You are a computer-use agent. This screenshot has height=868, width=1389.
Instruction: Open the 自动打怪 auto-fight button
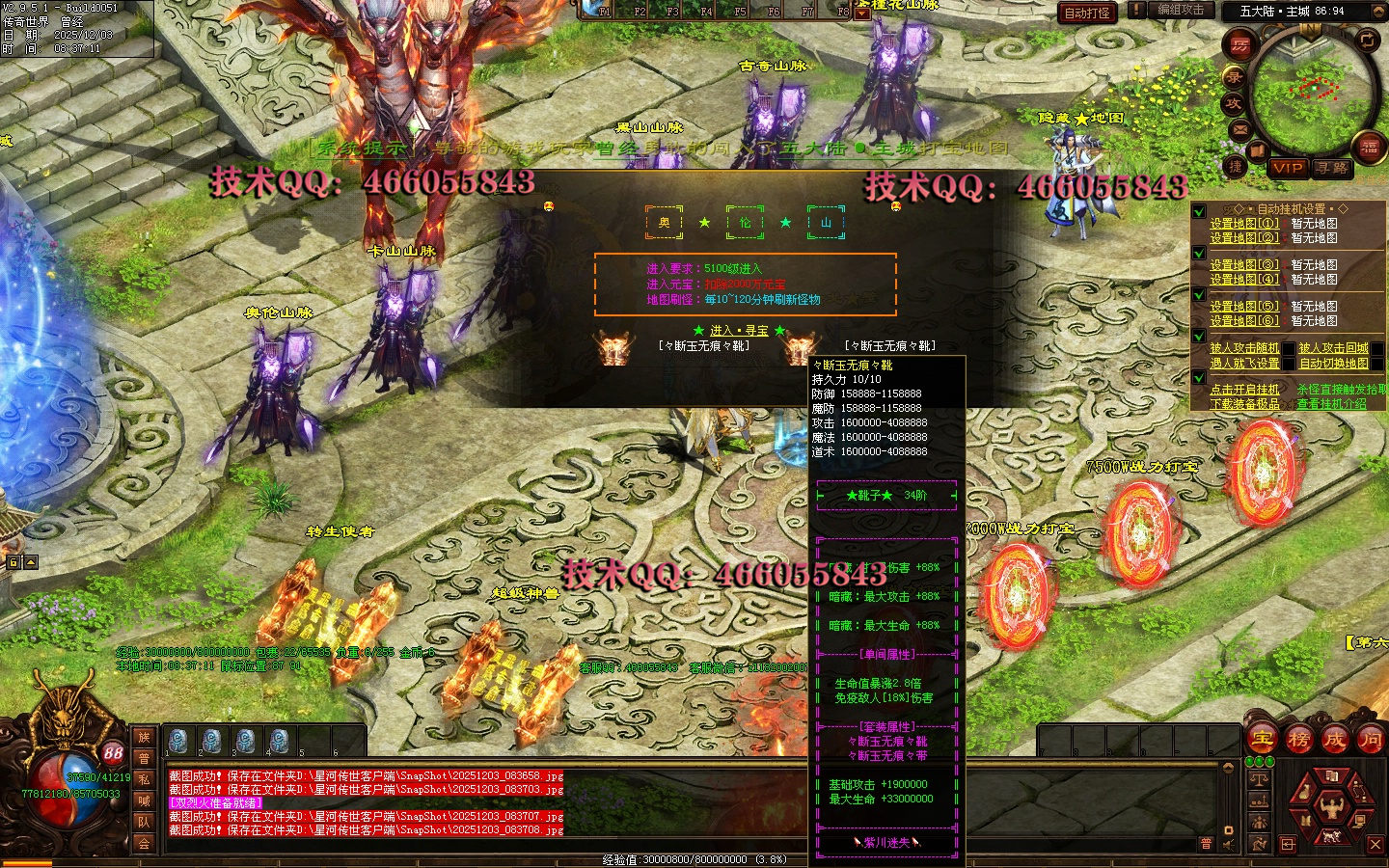coord(1087,13)
